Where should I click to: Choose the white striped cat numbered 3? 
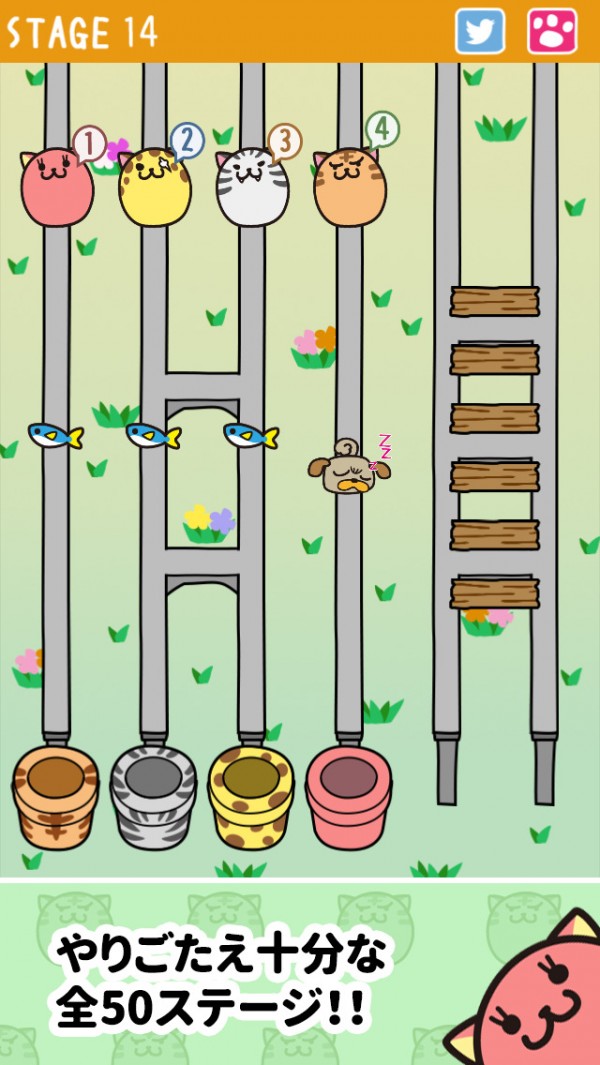[x=252, y=187]
